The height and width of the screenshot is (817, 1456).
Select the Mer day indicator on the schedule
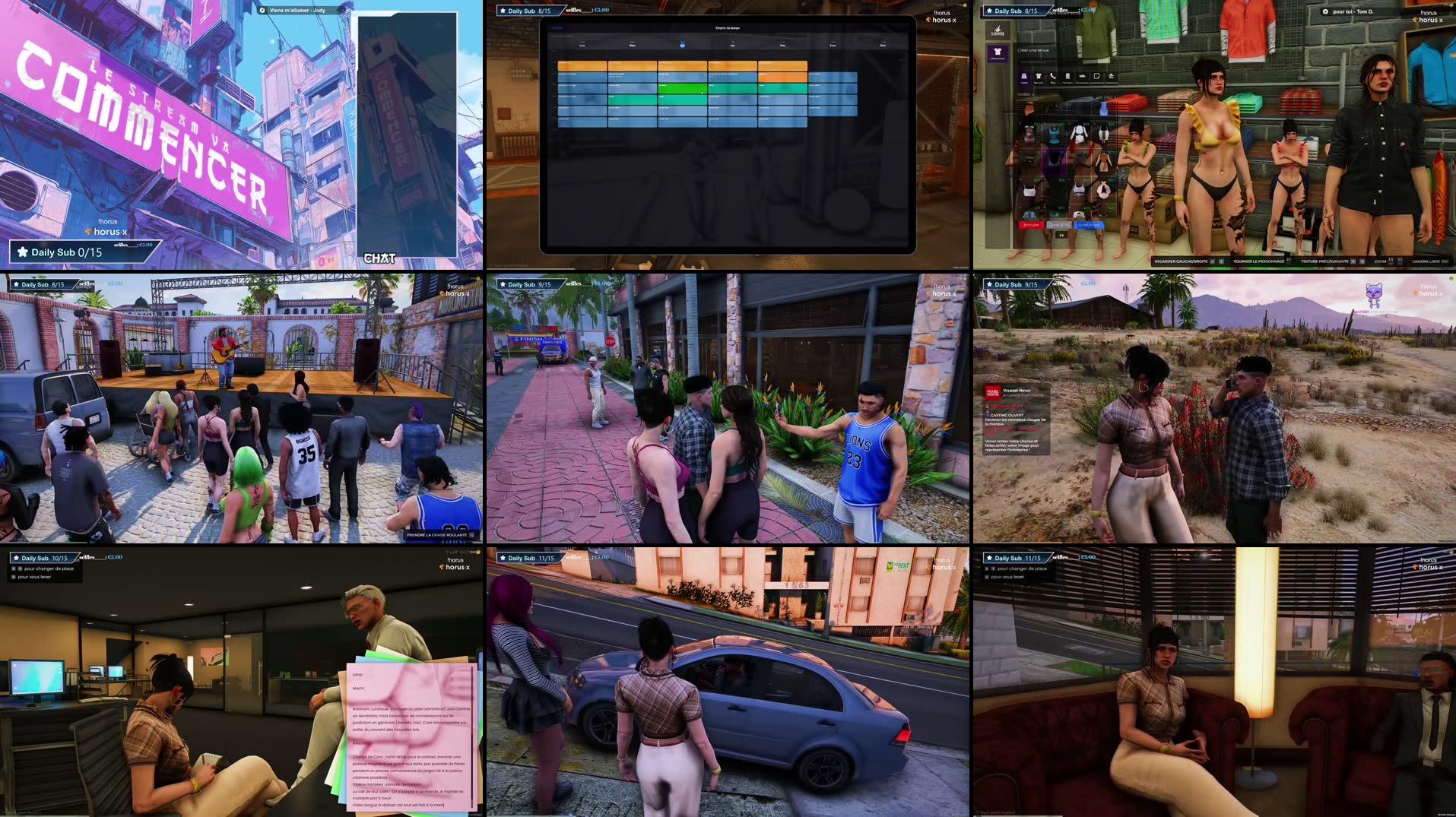click(x=682, y=46)
